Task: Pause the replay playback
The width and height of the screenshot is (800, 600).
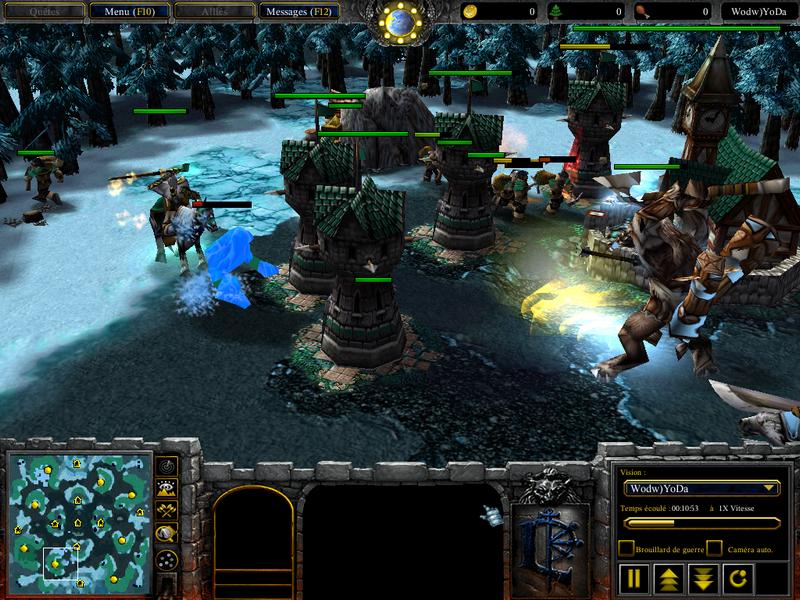Action: 633,578
